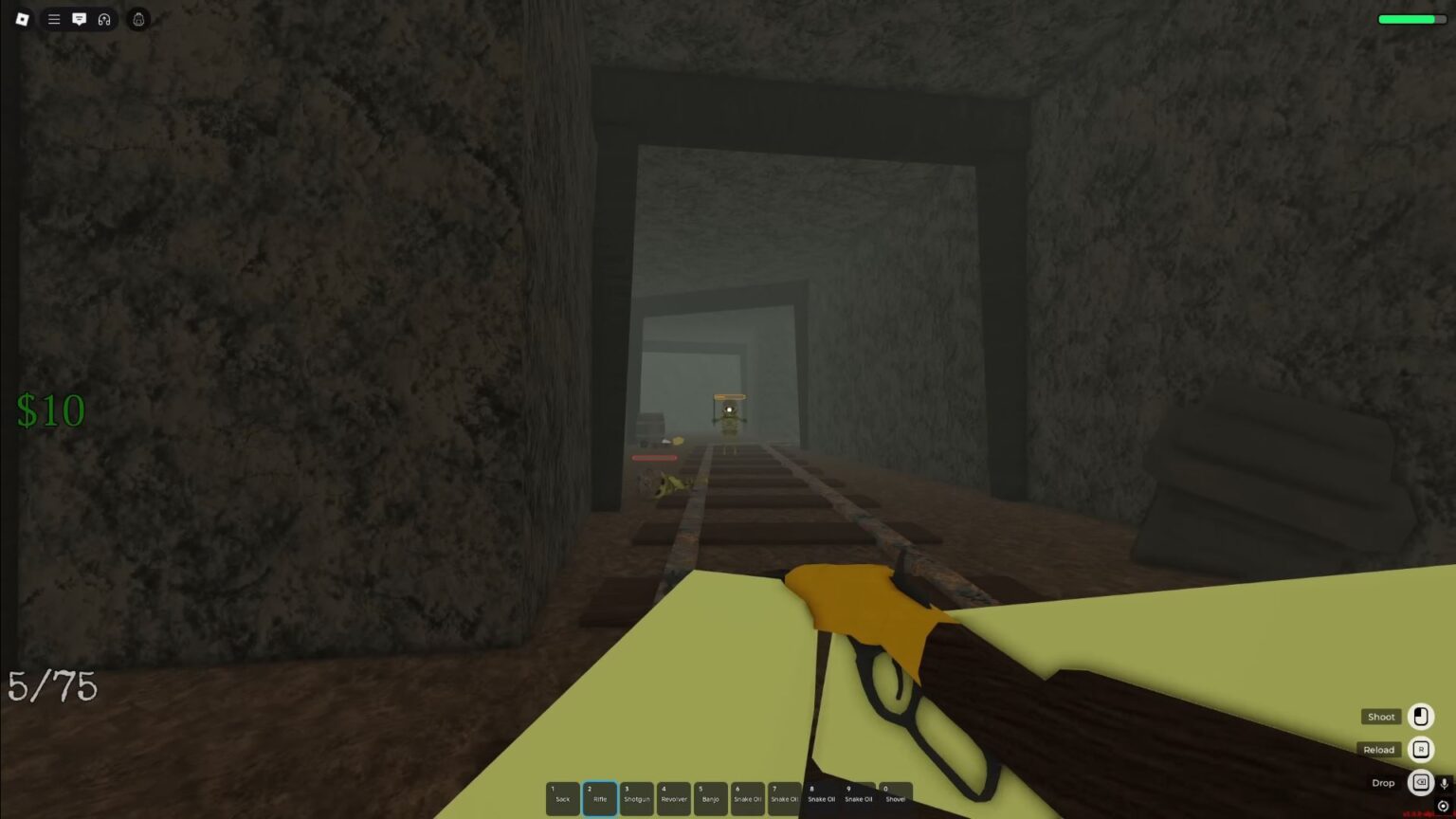Open the backpack icon in the top bar
This screenshot has width=1456, height=819.
[x=137, y=19]
